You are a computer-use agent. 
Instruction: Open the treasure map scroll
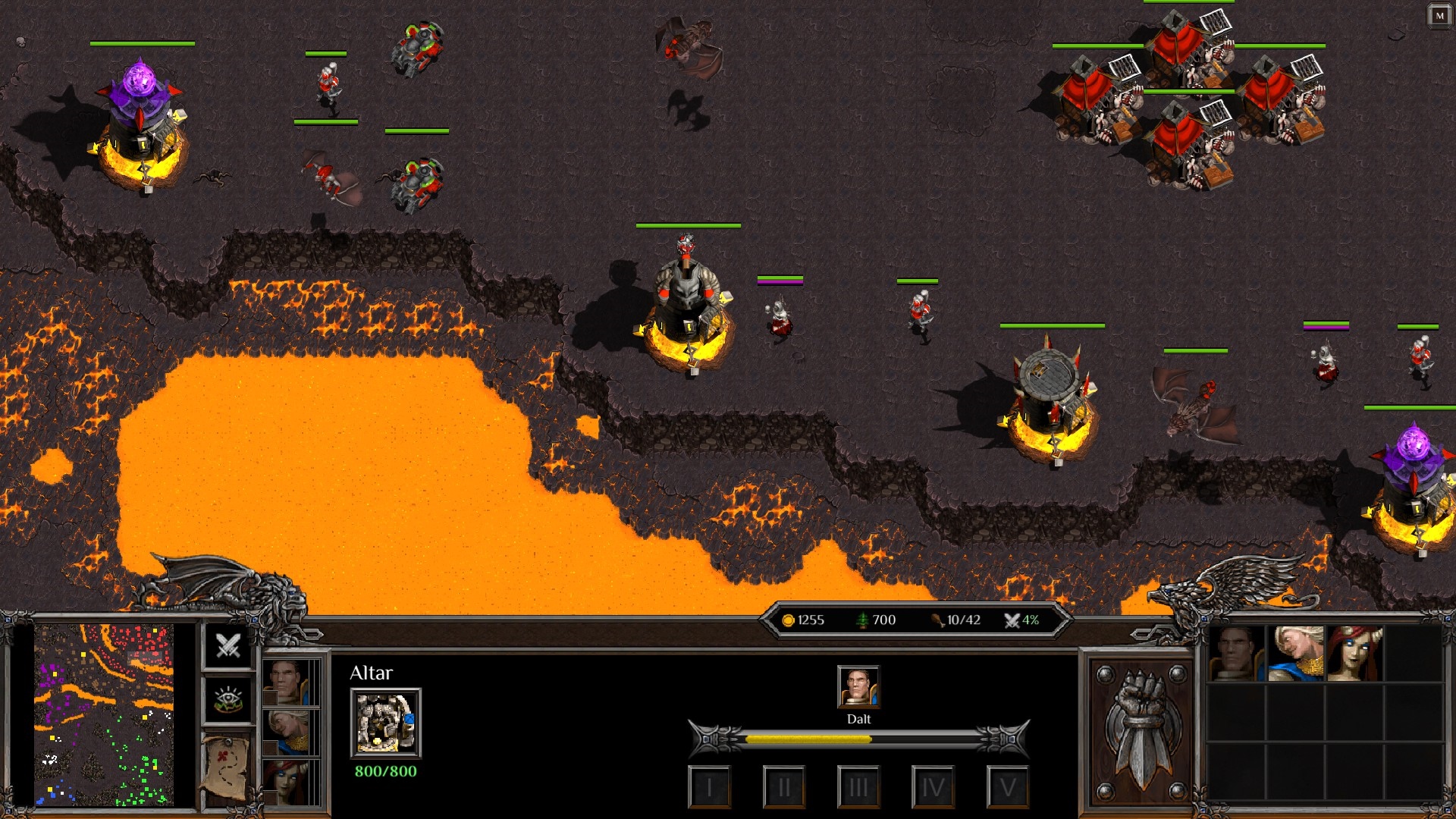coord(227,767)
